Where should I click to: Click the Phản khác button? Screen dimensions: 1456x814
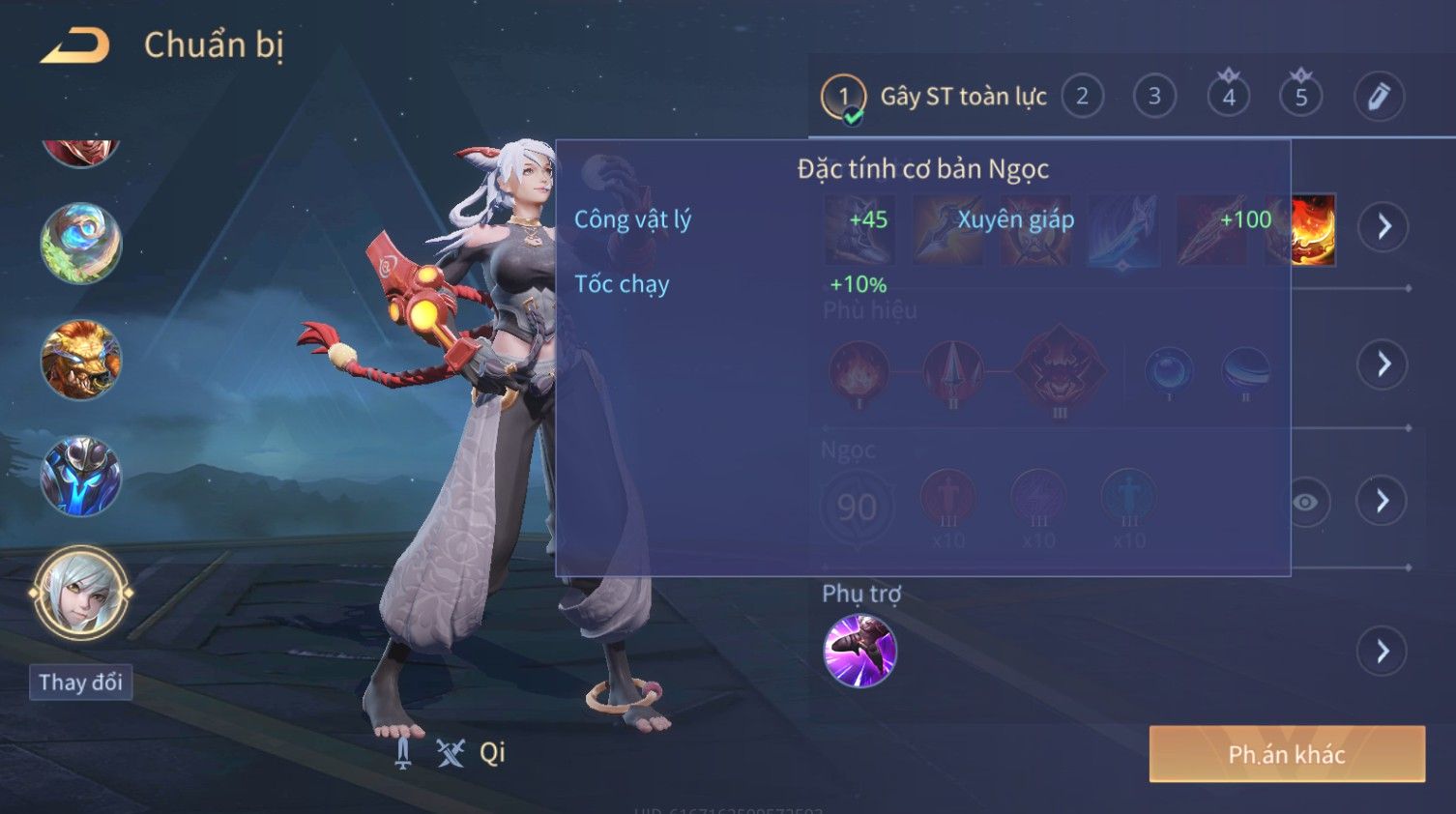pos(1286,754)
